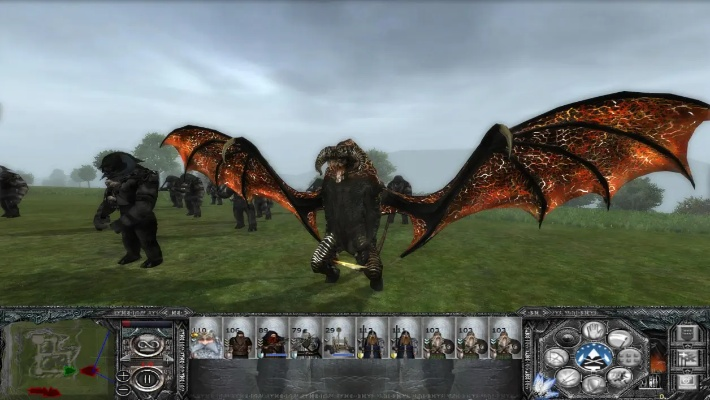Click the infinity-symbol speed button
Screen dimensions: 710x400
pyautogui.click(x=147, y=346)
